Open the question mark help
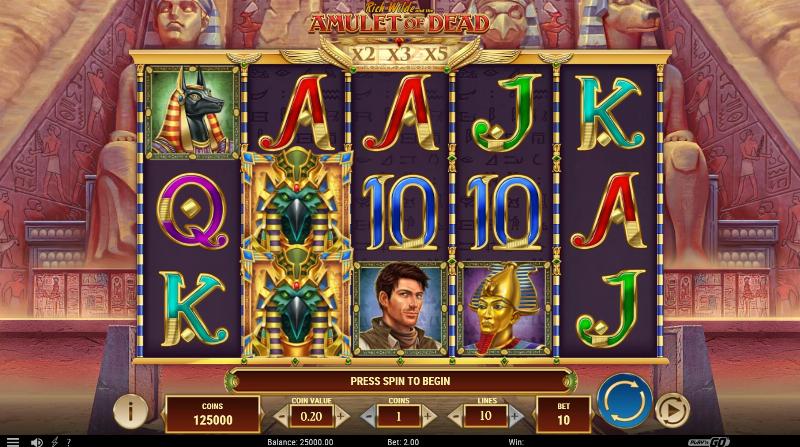Viewport: 800px width, 447px height. 68,441
